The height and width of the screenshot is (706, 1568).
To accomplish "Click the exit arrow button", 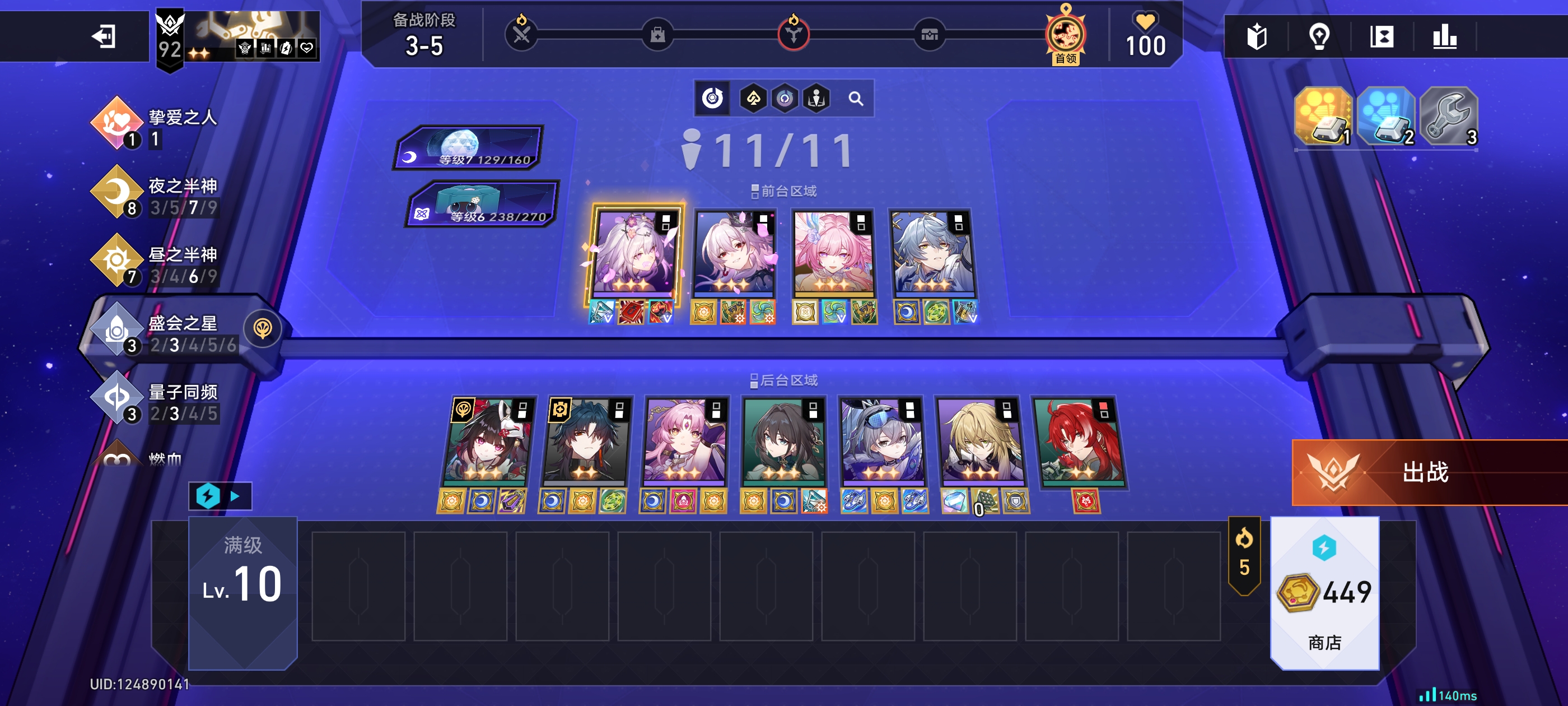I will pyautogui.click(x=104, y=36).
